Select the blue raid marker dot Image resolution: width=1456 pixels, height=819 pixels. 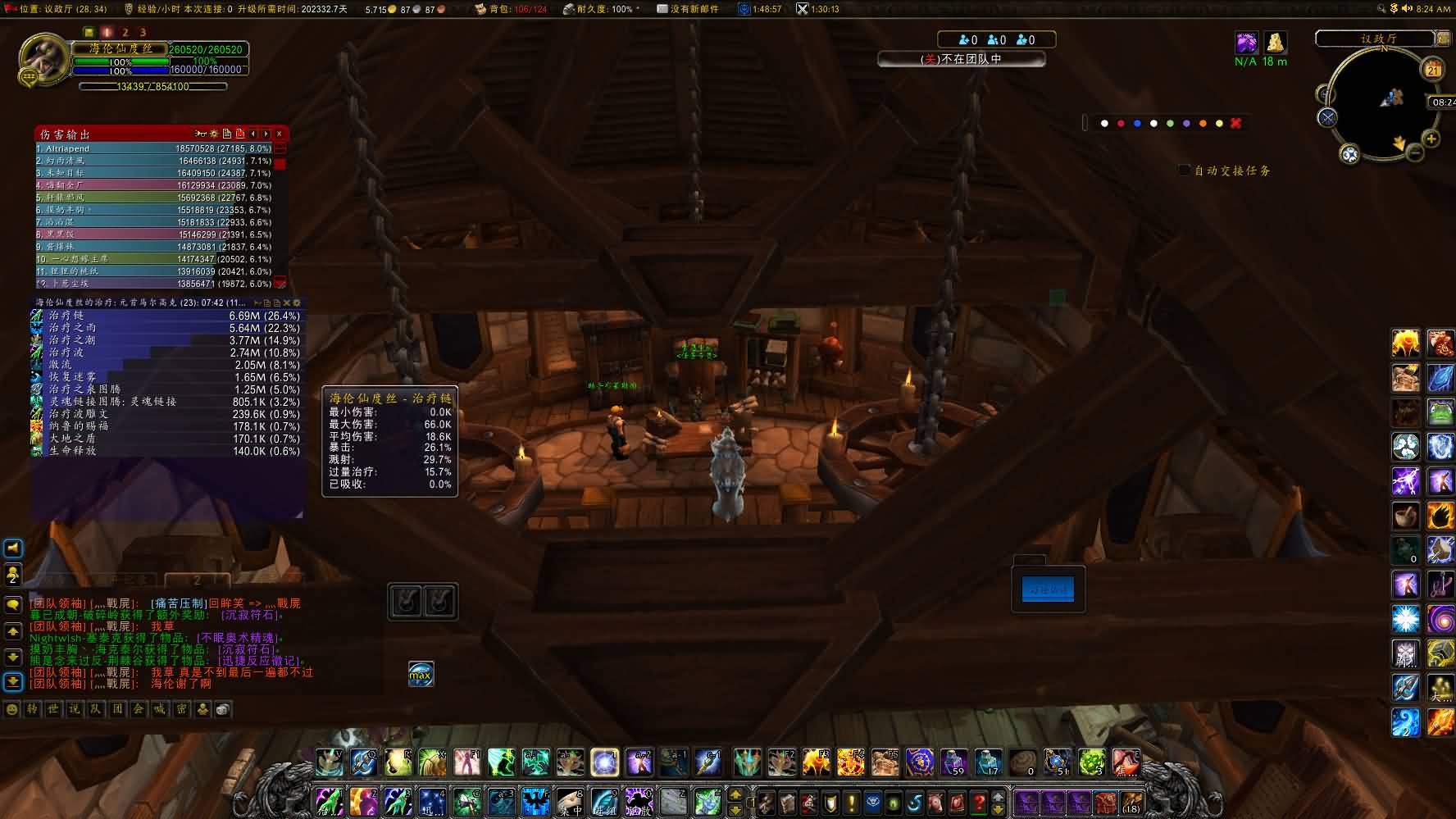point(1137,124)
